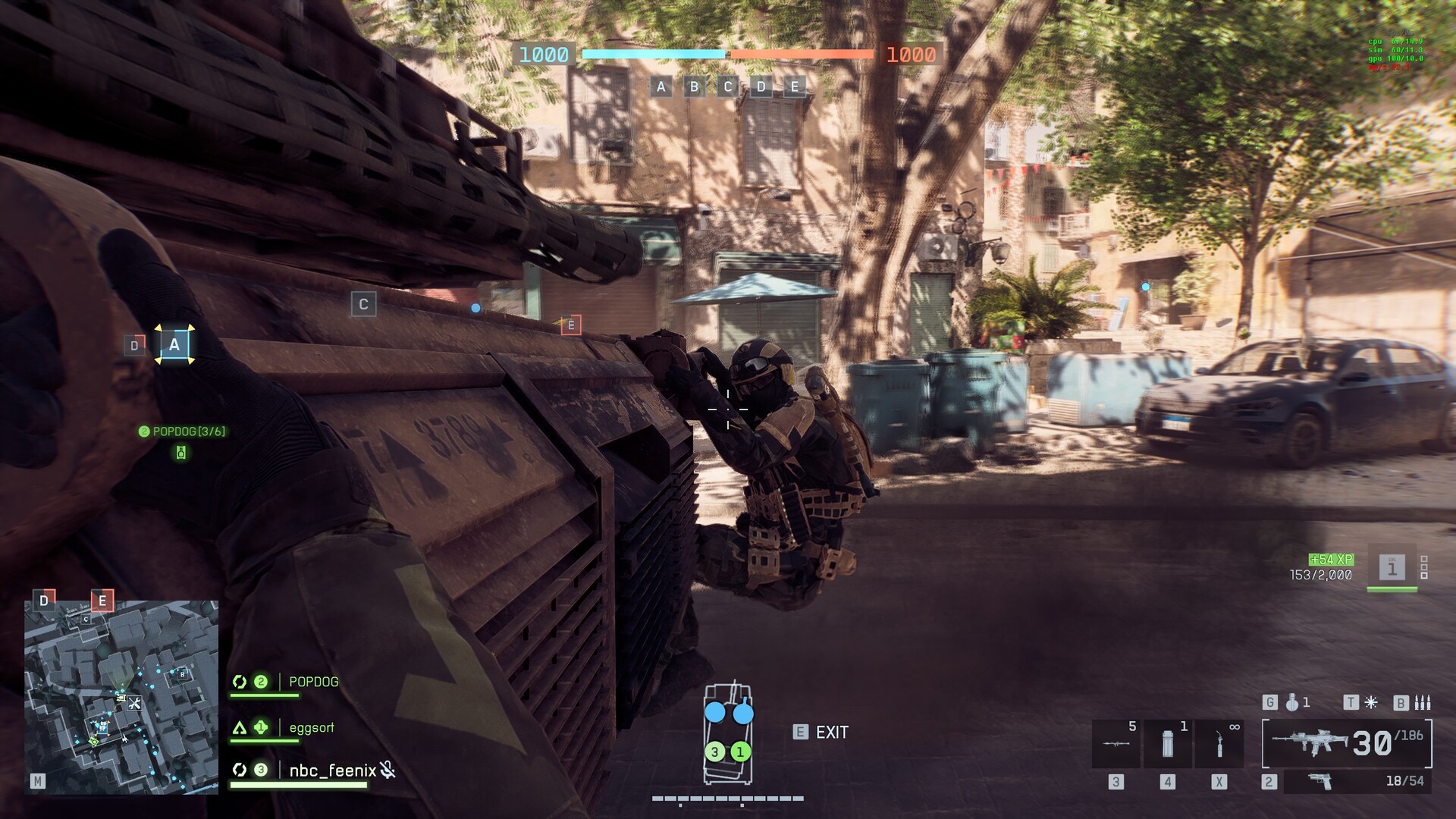Select the rocket launcher gadget slot

pyautogui.click(x=1116, y=743)
